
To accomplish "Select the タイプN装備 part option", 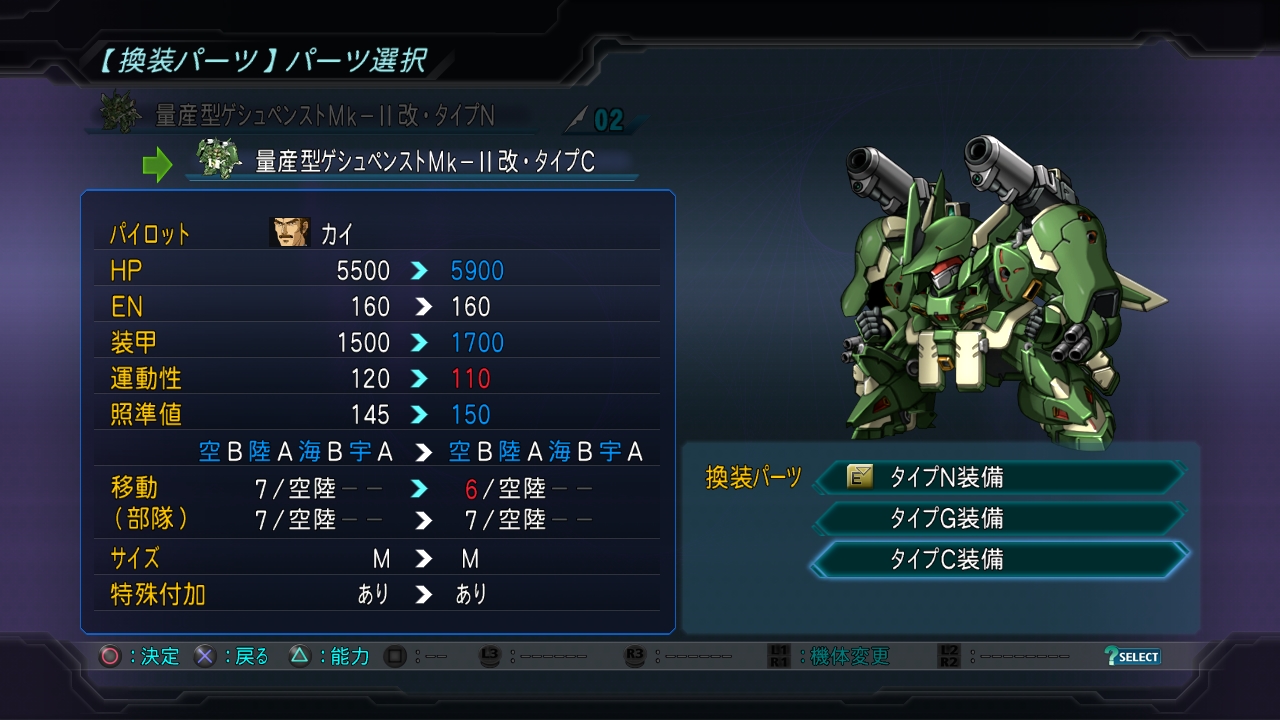I will pos(998,478).
